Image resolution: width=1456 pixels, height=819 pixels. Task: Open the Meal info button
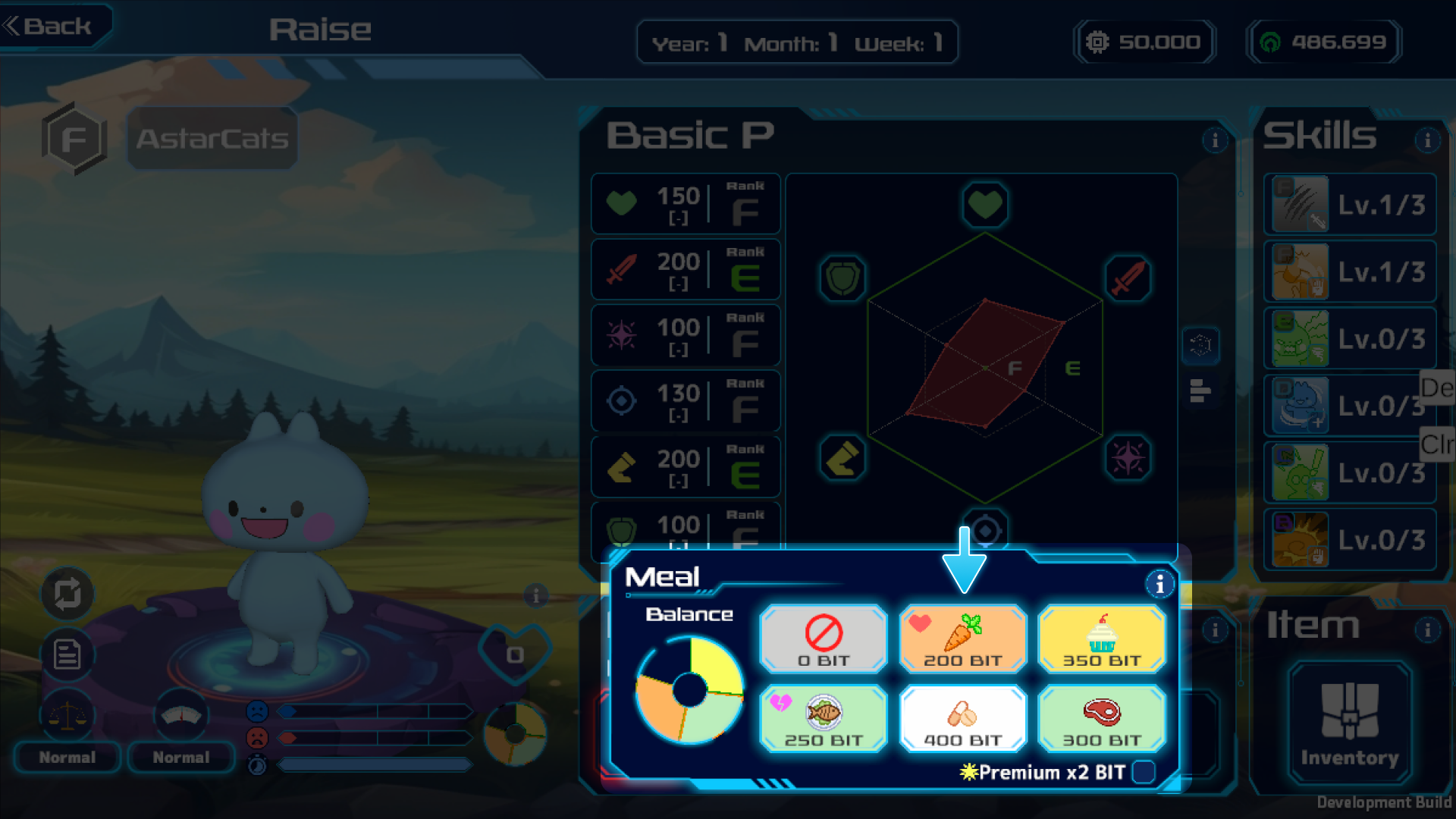(x=1159, y=585)
